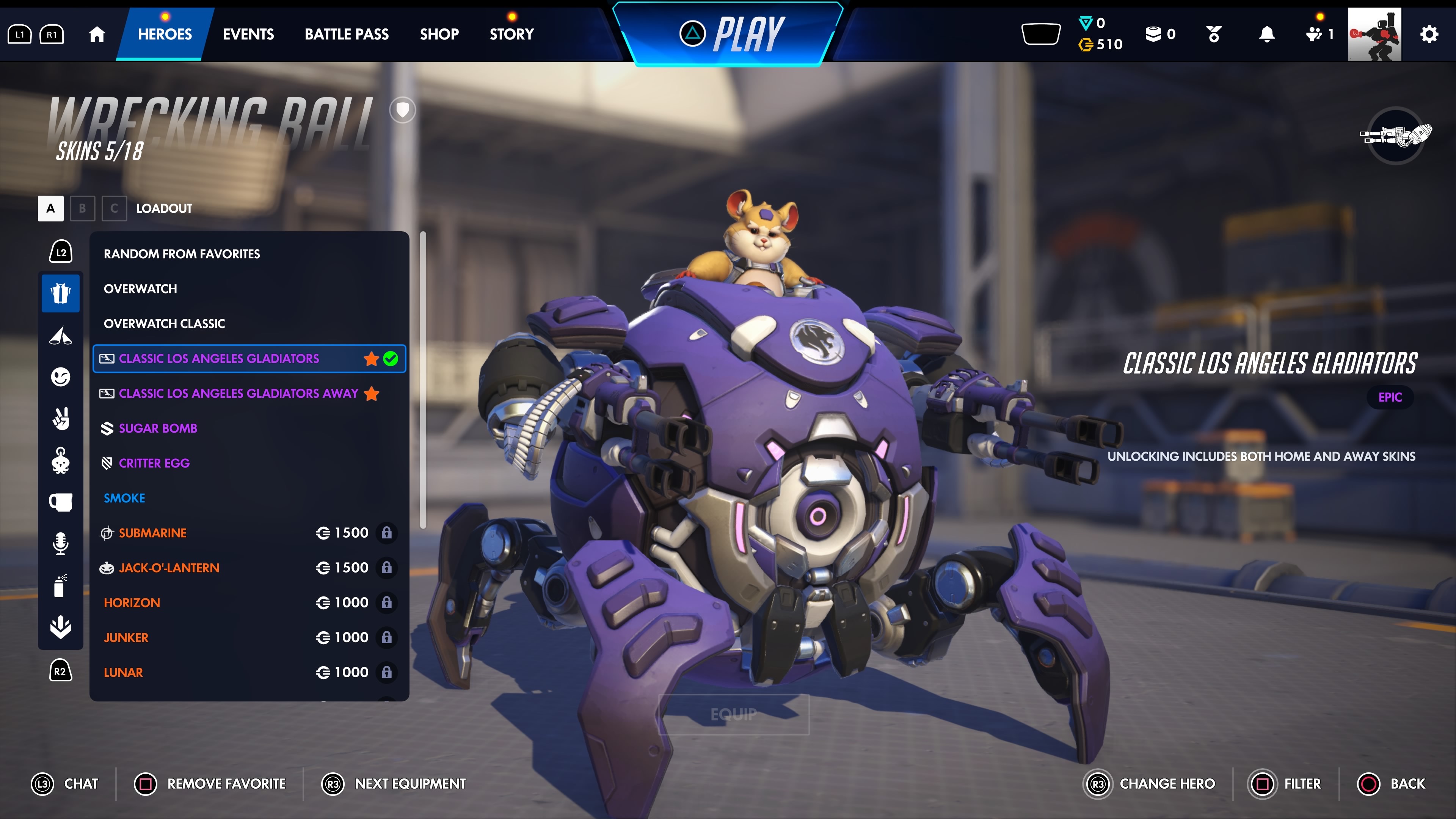Choose the locked Submarine skin
The height and width of the screenshot is (819, 1456).
point(152,533)
